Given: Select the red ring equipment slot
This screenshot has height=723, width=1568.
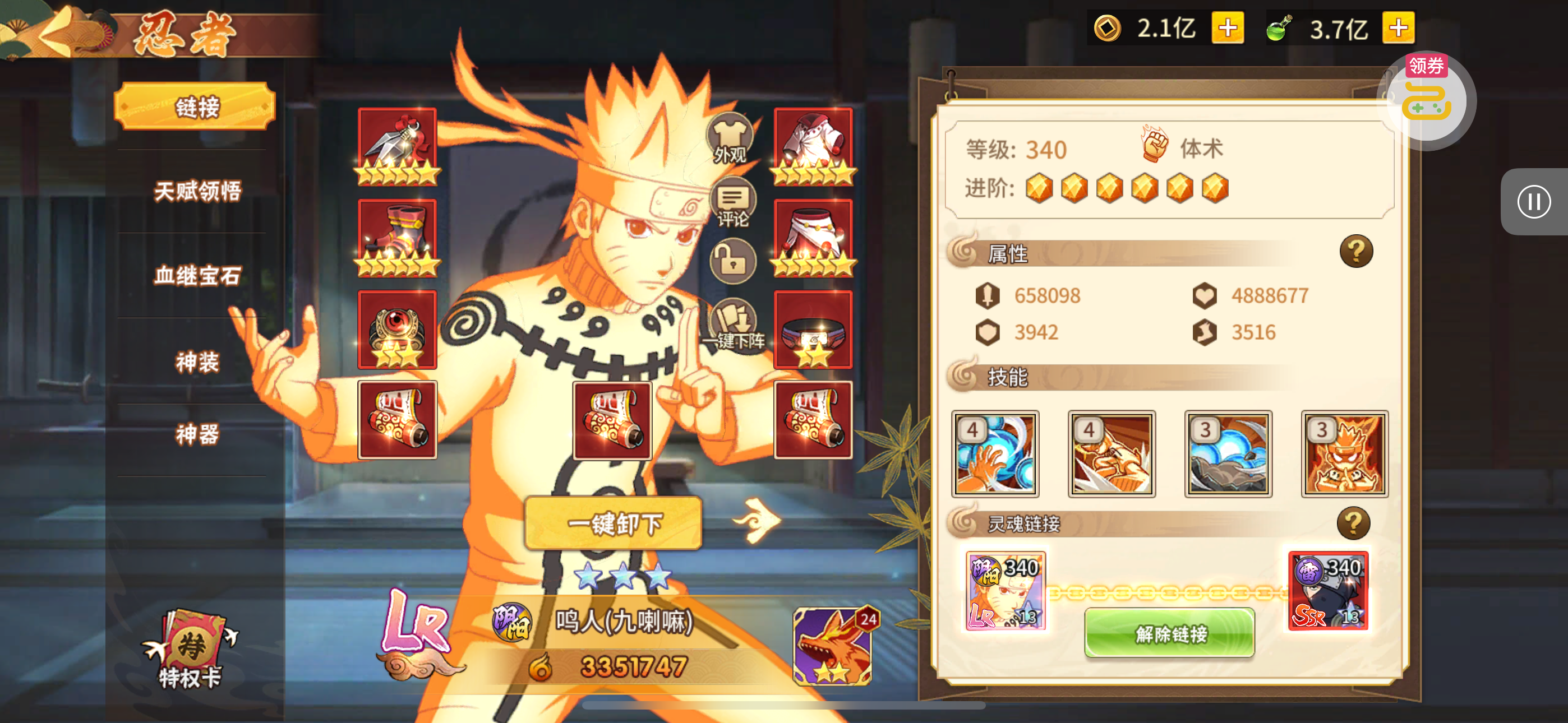Looking at the screenshot, I should 397,328.
